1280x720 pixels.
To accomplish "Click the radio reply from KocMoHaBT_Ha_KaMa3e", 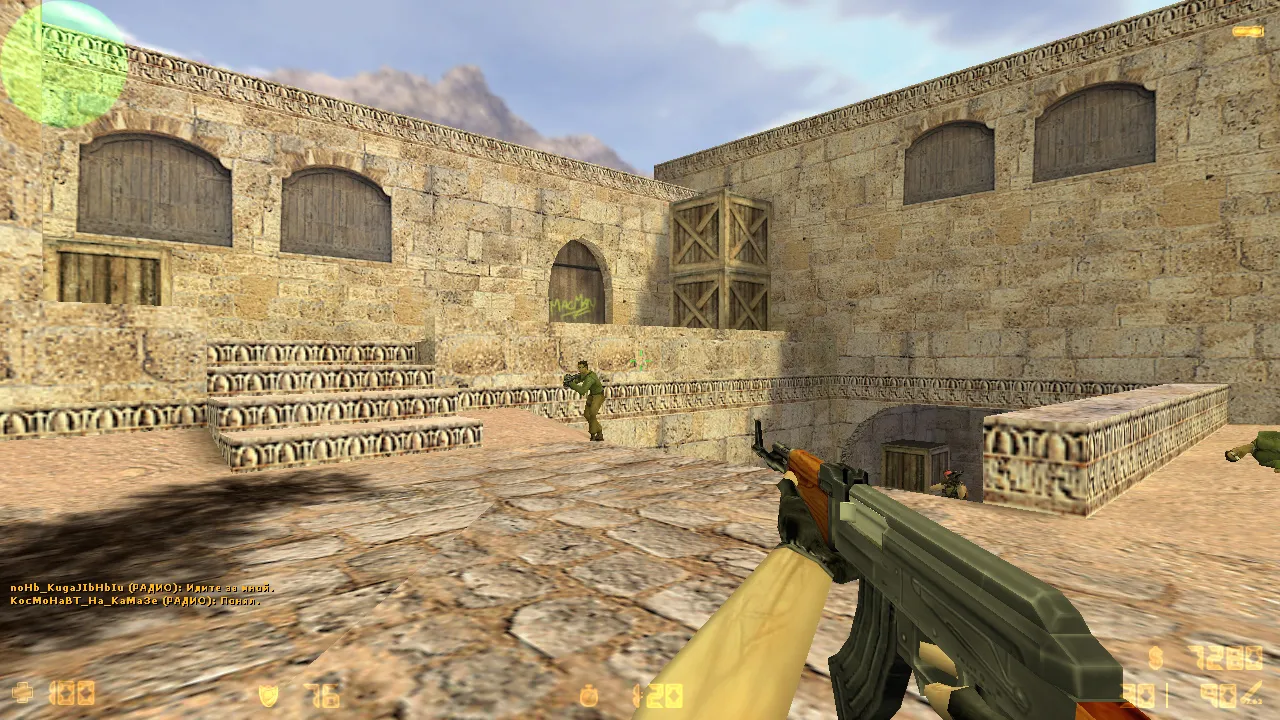I will (135, 601).
